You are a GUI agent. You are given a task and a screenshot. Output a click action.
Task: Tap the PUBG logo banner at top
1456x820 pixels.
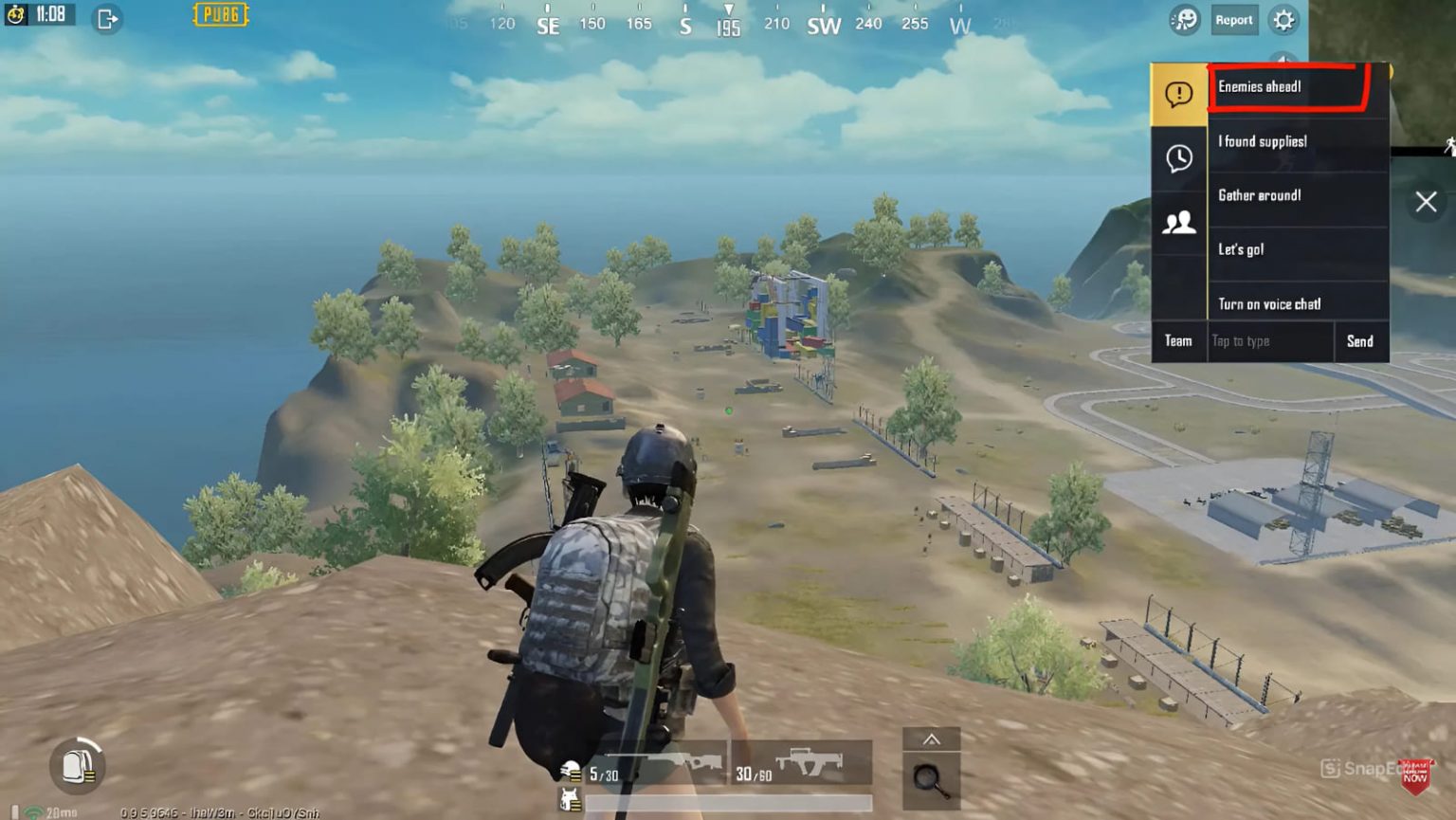point(220,15)
